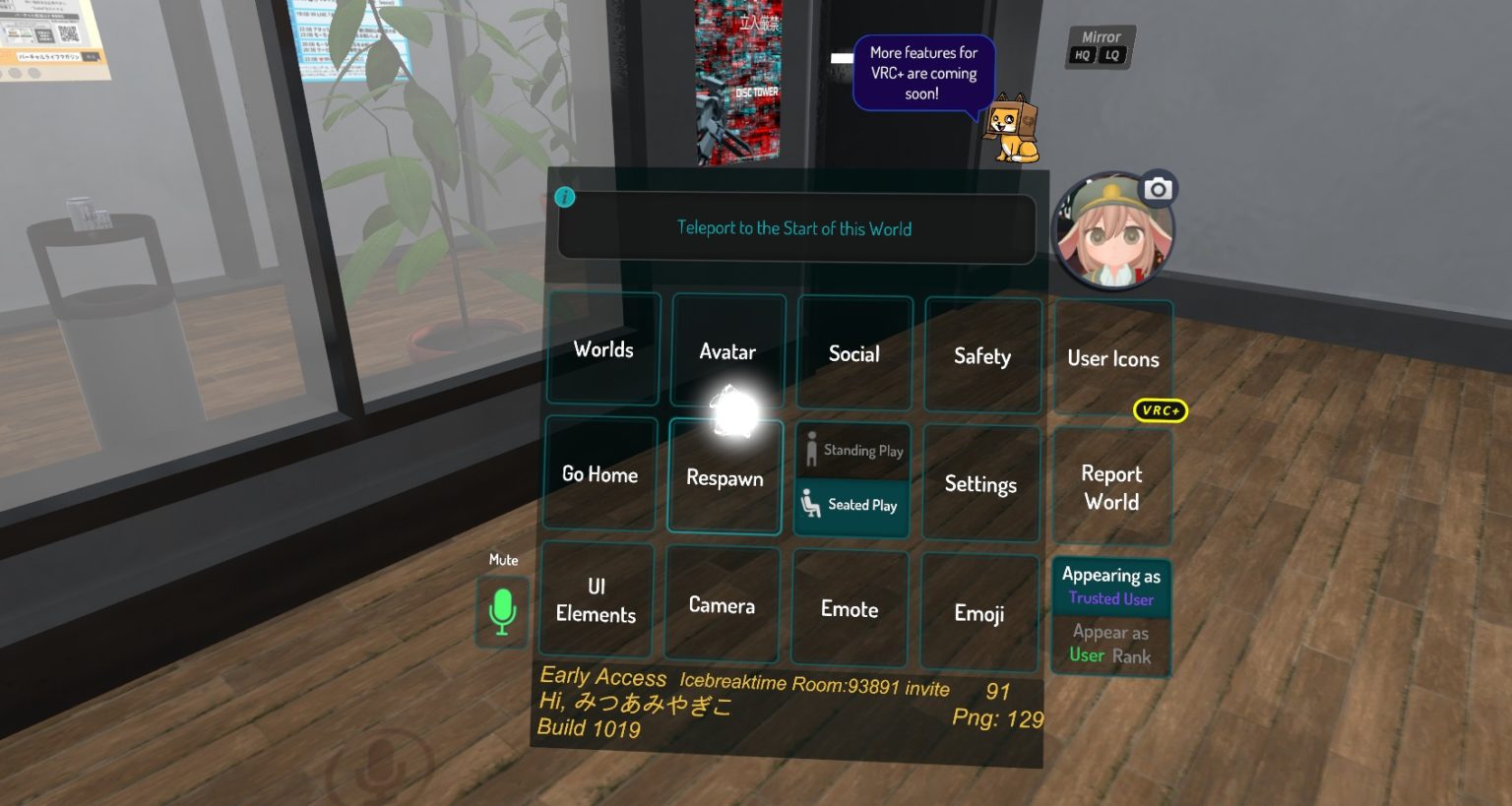Open the UI Elements menu
Screen dimensions: 1512x806
pos(595,600)
